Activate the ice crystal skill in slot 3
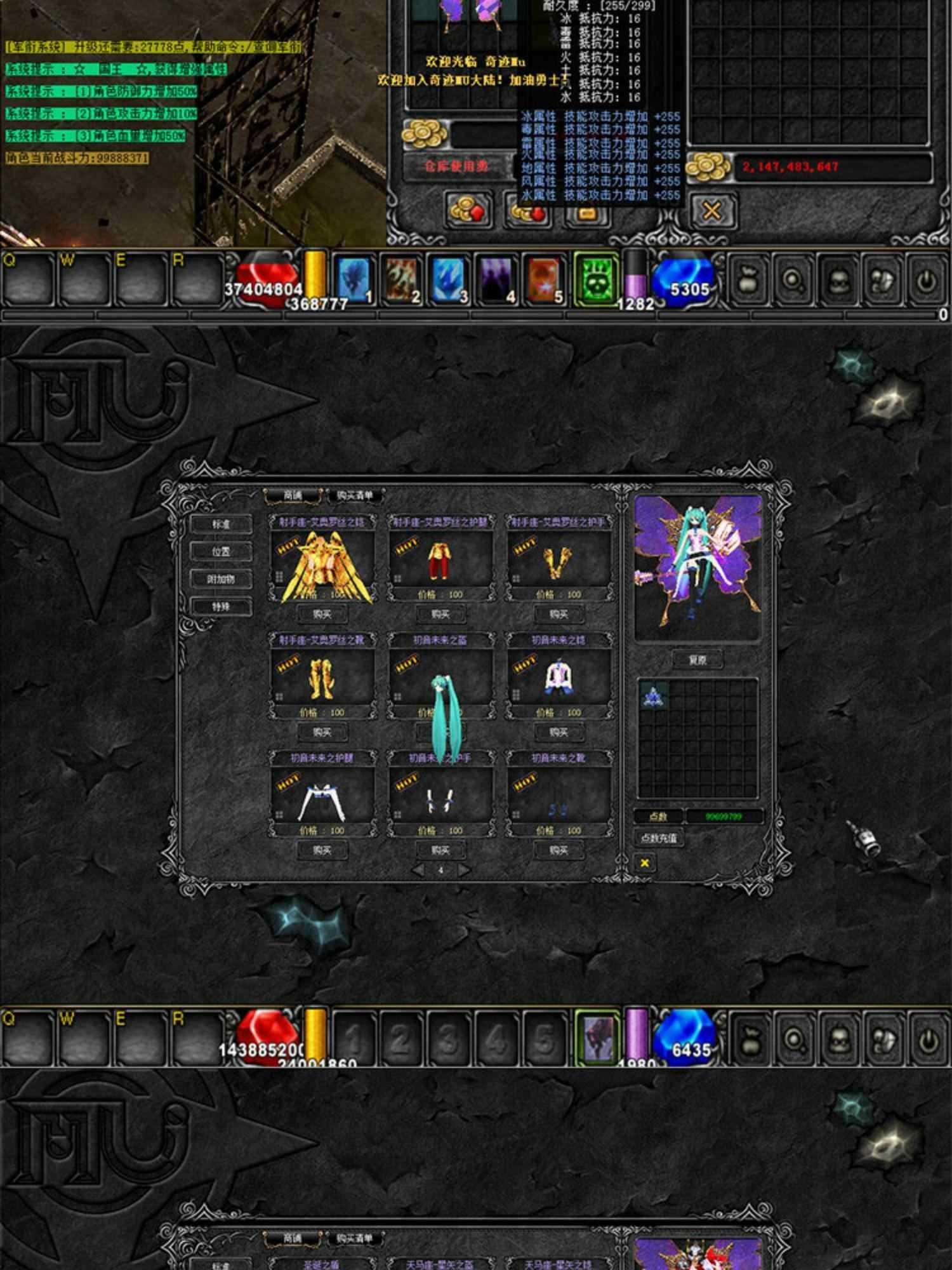The image size is (952, 1270). pos(449,279)
